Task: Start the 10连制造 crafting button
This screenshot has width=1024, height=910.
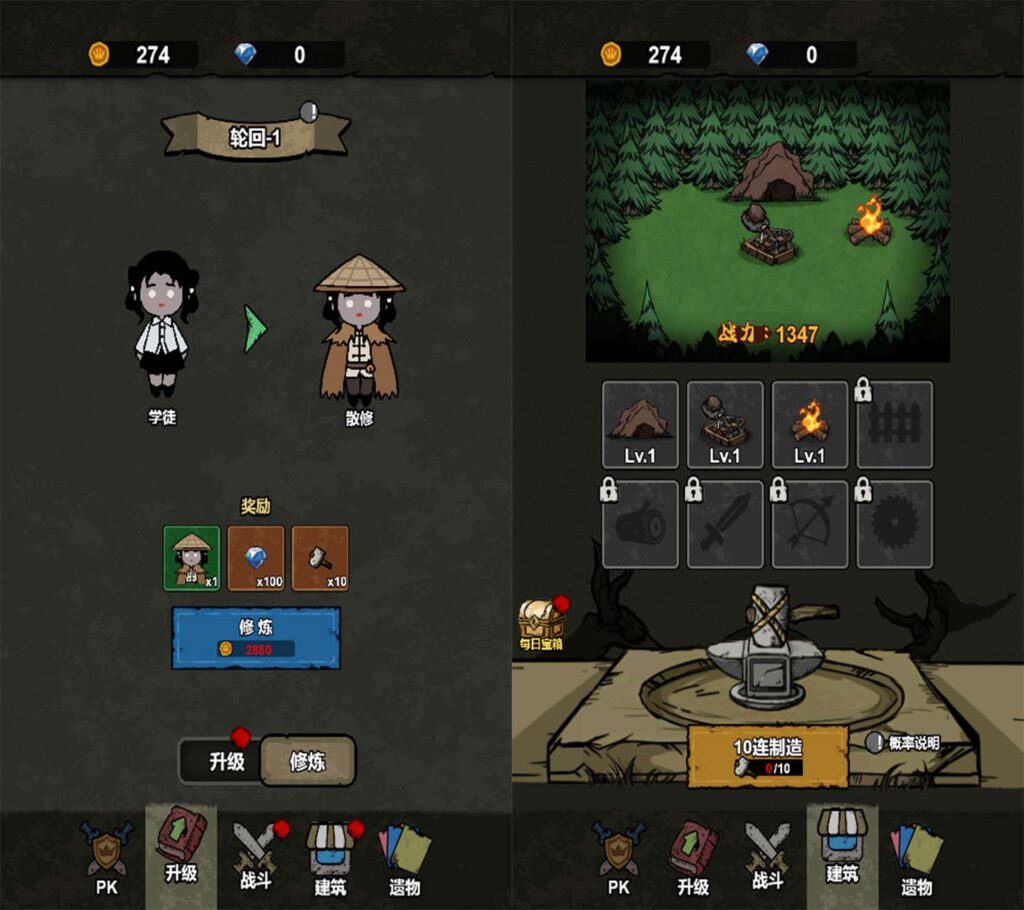Action: tap(768, 756)
